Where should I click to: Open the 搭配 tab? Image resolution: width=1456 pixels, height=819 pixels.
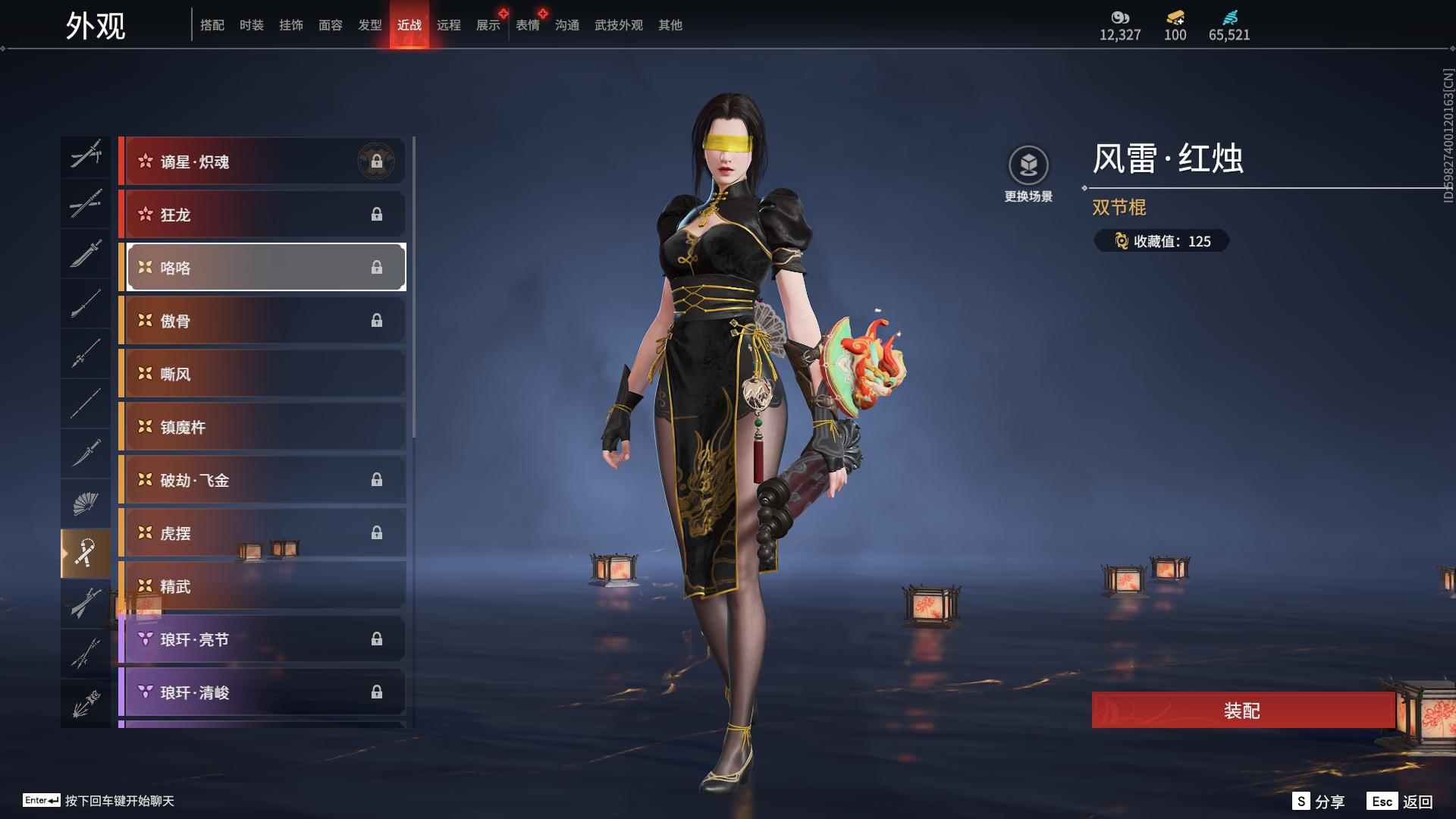pos(212,26)
